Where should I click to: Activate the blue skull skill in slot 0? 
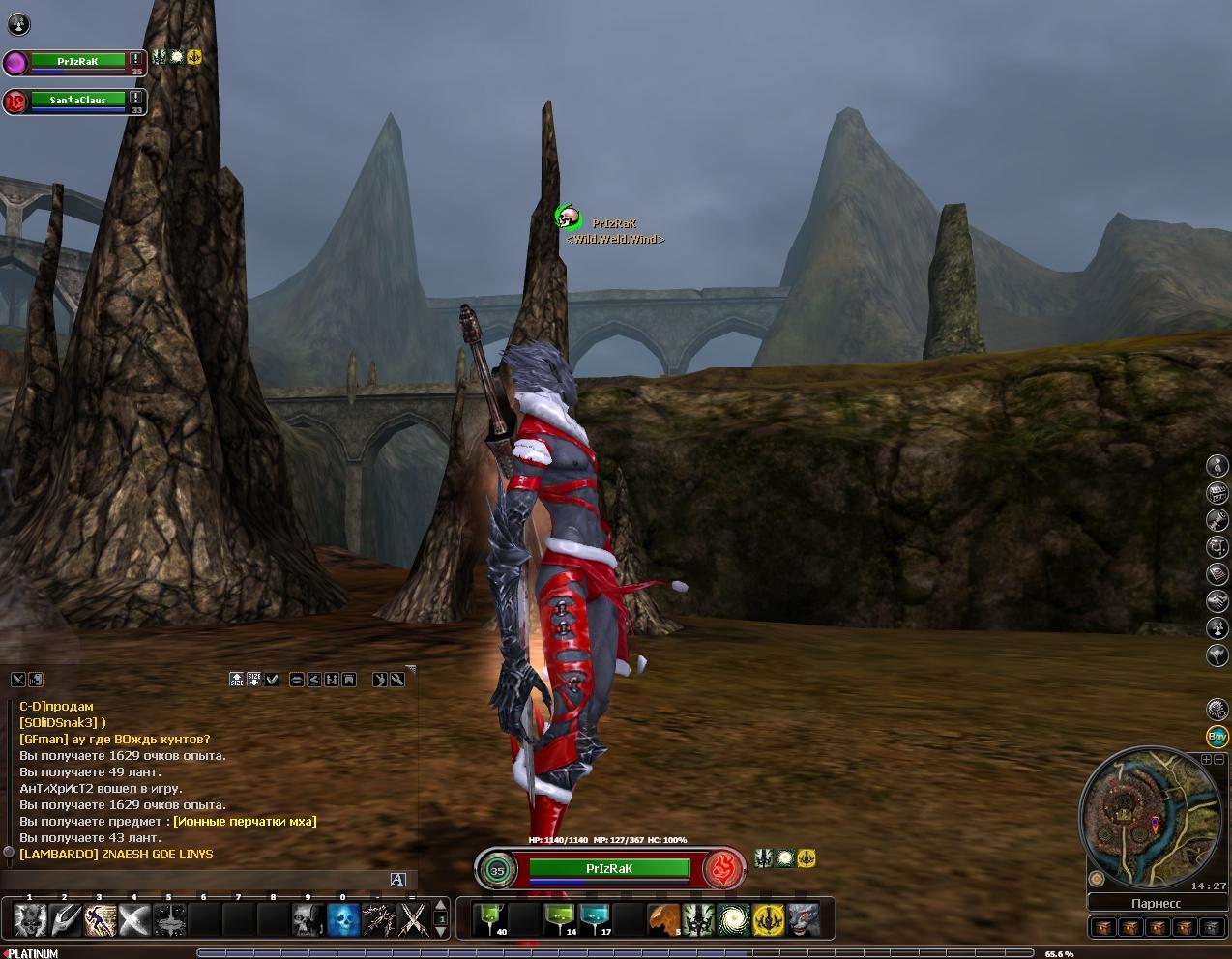click(x=343, y=919)
